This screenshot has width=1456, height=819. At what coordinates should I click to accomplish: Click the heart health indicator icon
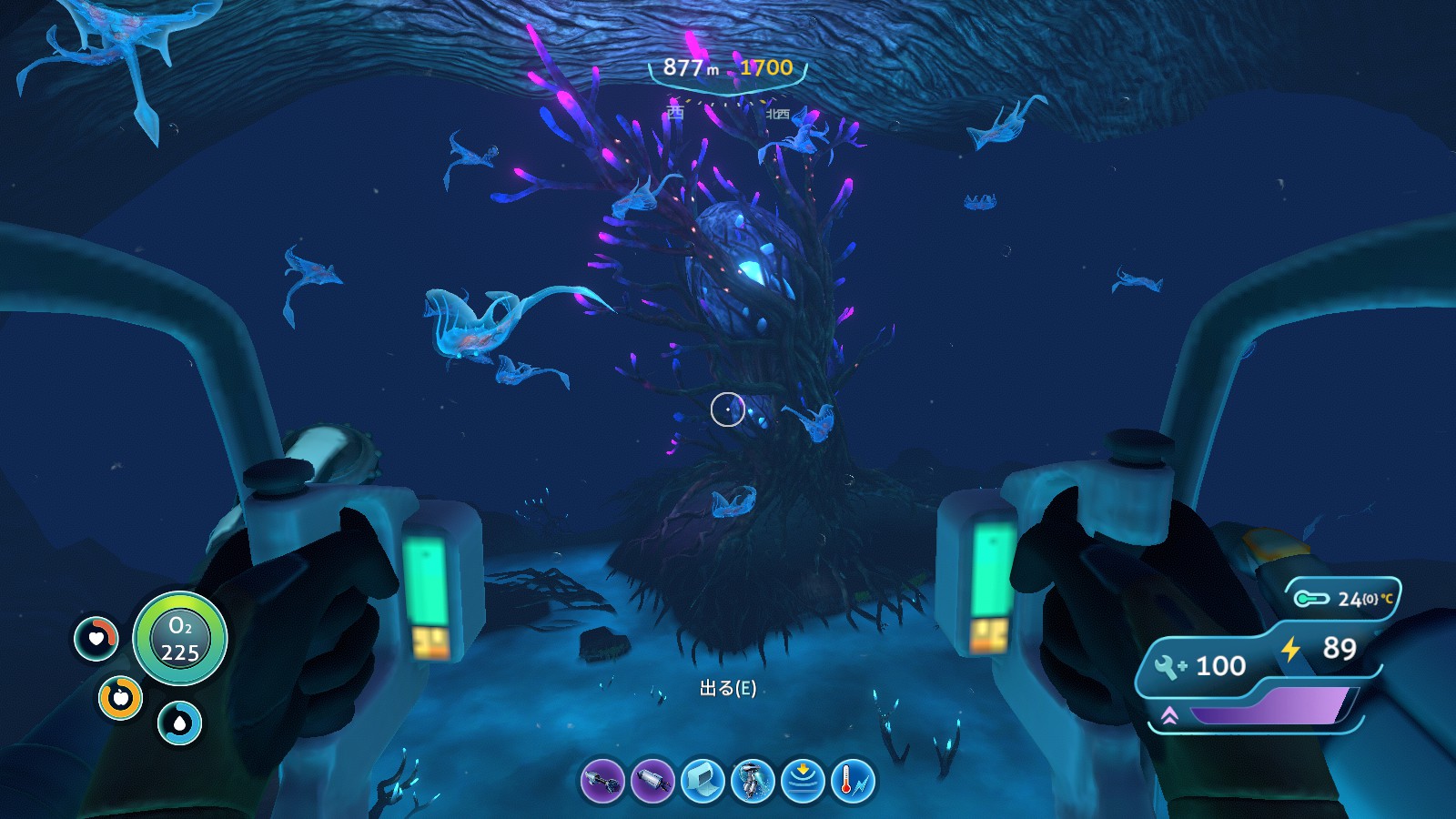point(96,640)
